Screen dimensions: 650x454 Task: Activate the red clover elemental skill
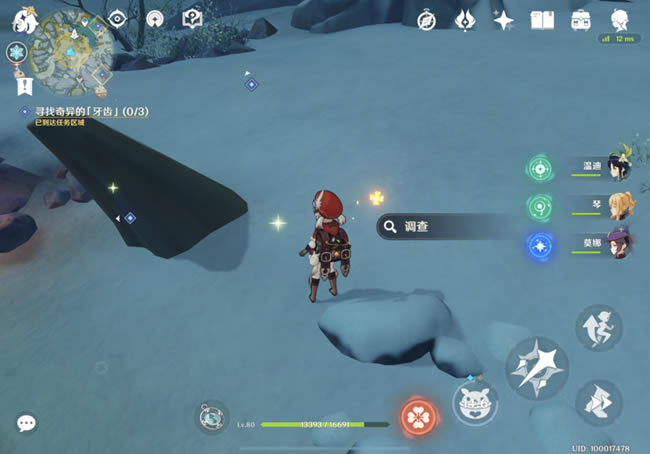point(416,416)
